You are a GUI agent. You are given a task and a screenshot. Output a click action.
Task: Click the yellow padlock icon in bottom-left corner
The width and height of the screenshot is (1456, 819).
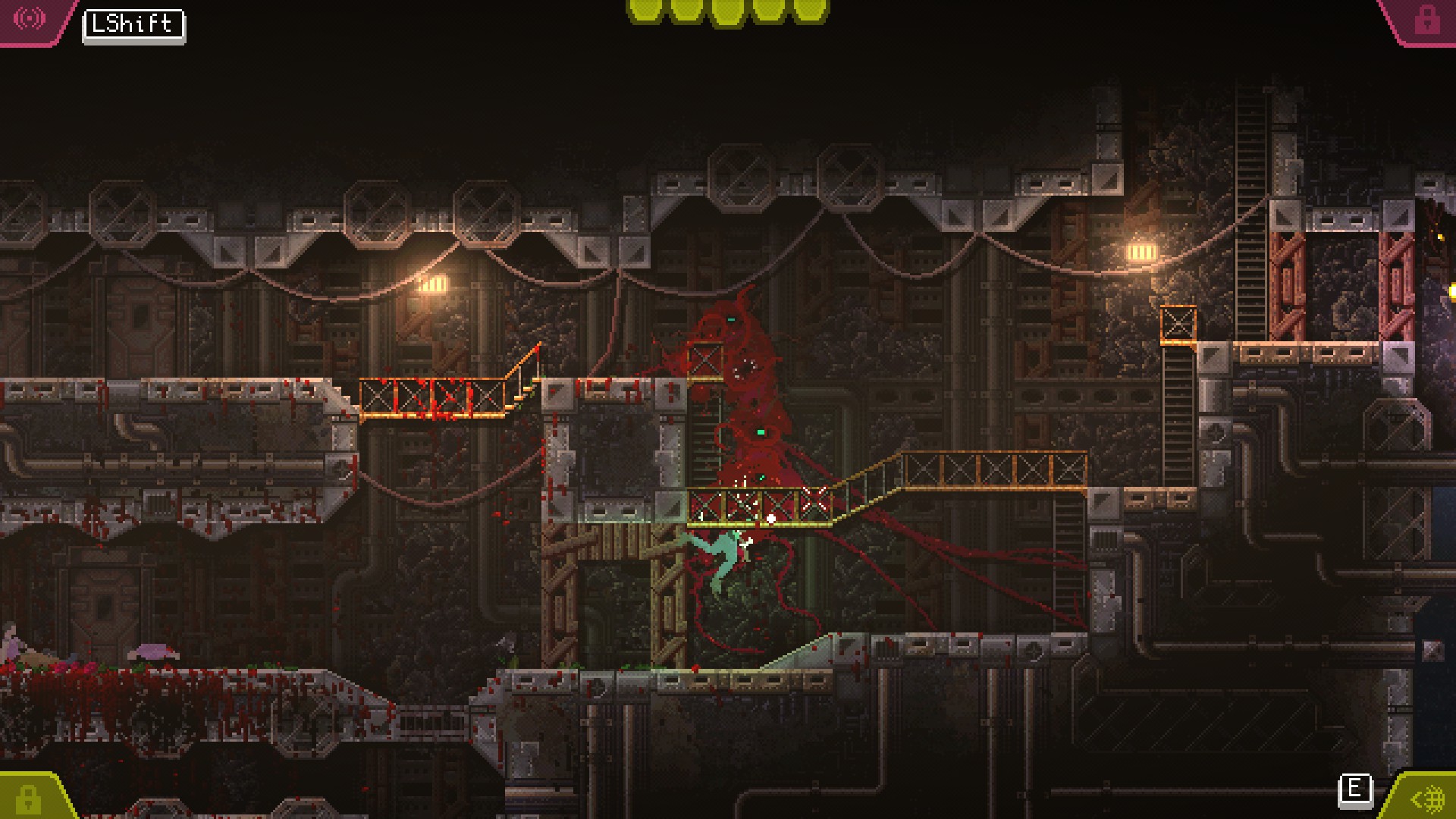pyautogui.click(x=29, y=800)
